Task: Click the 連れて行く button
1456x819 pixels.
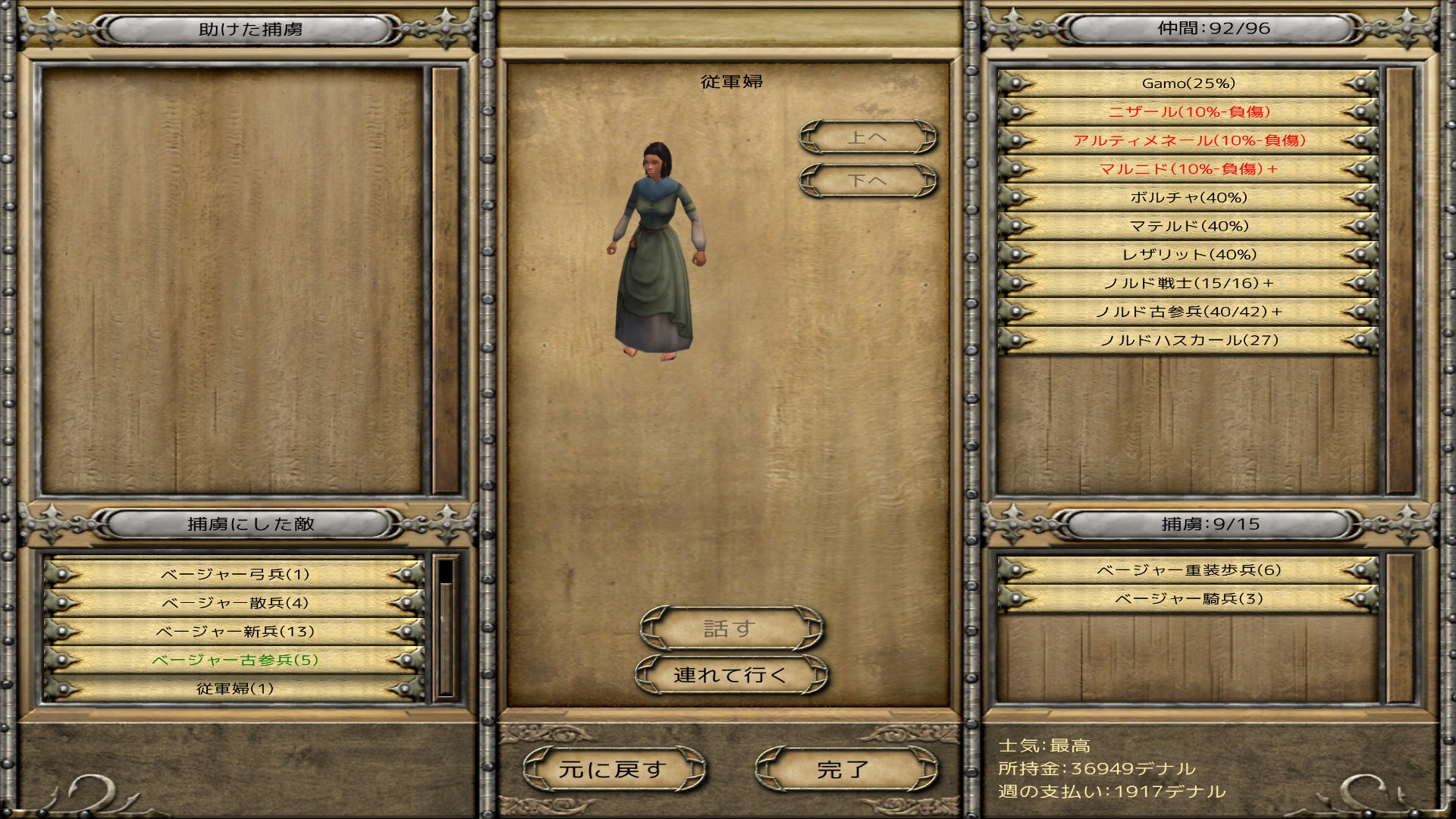Action: click(x=730, y=673)
